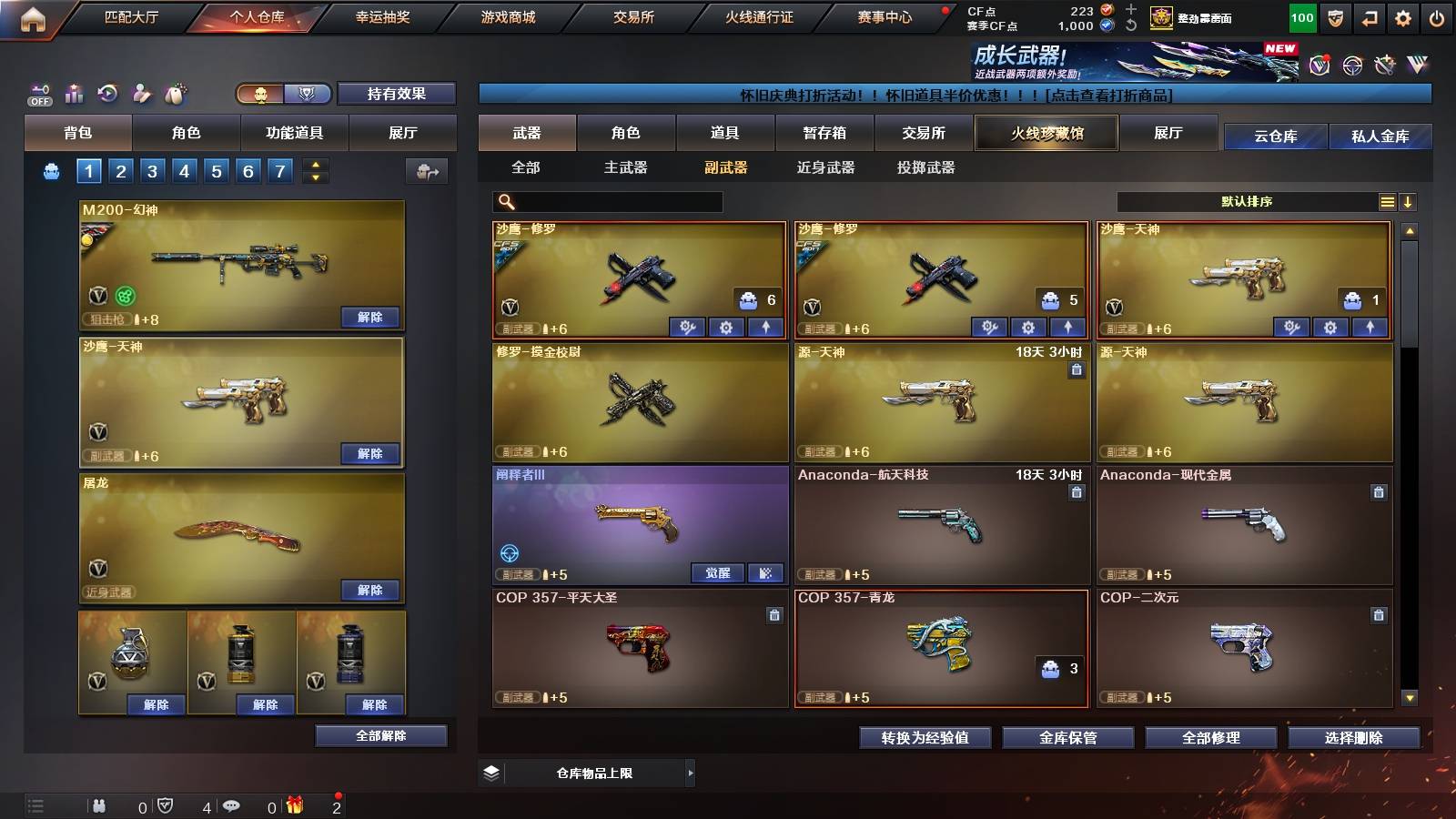1456x819 pixels.
Task: Open the 默认排序 sort dropdown
Action: click(1247, 201)
